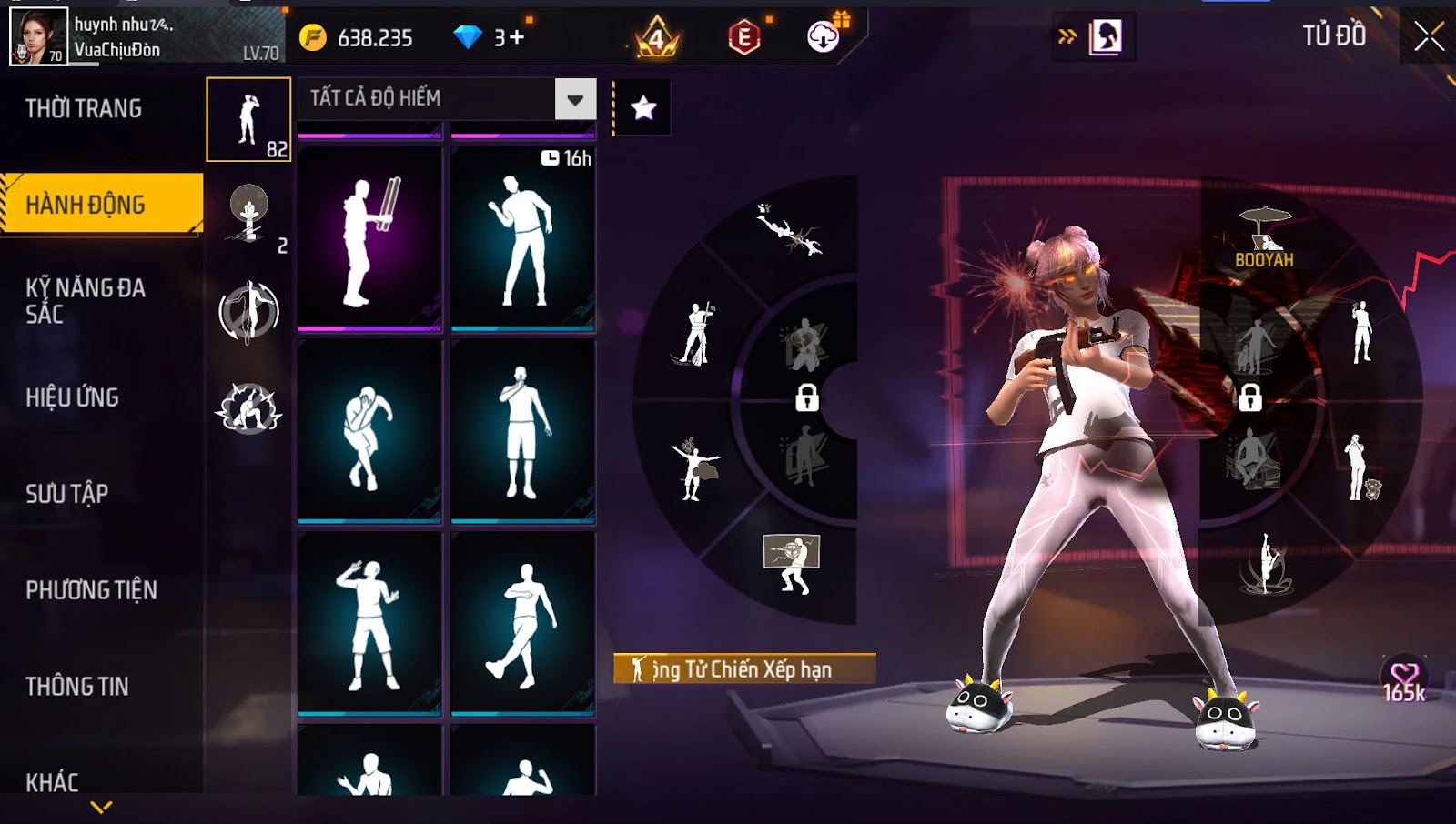Select the BOOYAH emote wheel slot

tap(1264, 236)
